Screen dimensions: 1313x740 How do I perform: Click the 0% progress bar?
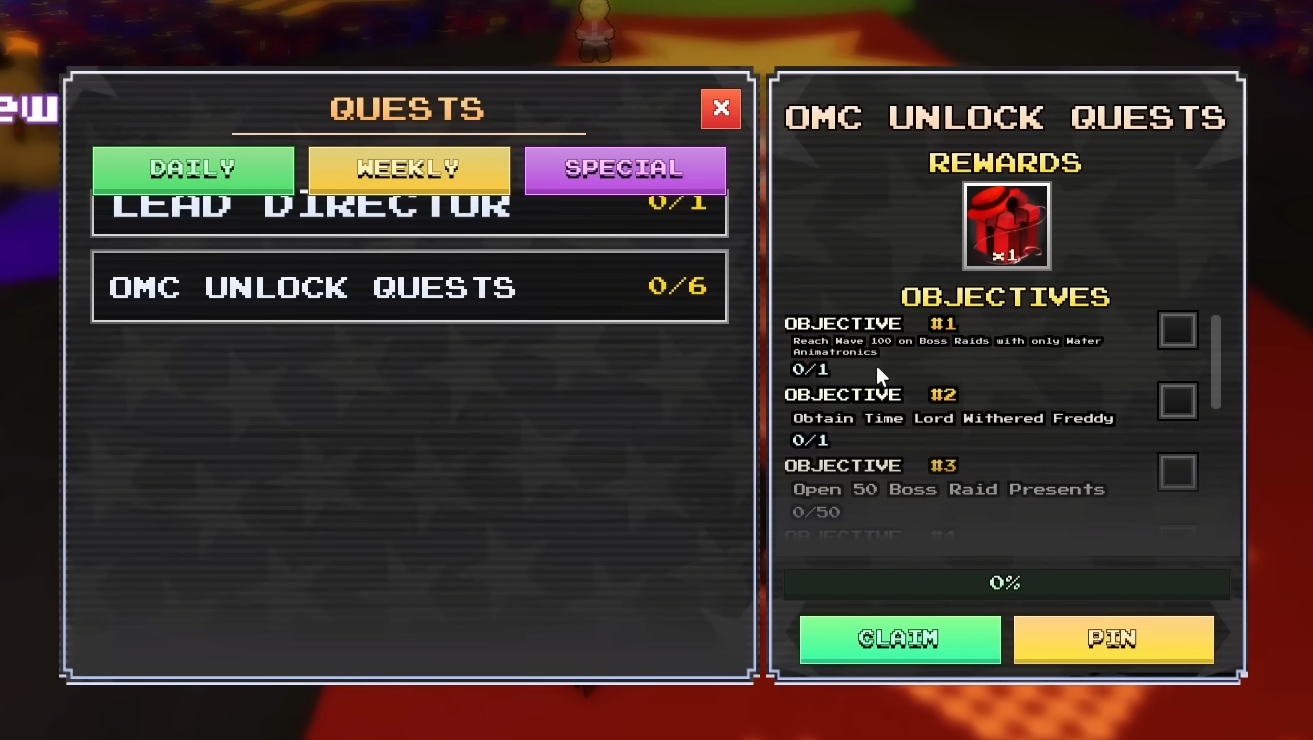coord(1006,581)
